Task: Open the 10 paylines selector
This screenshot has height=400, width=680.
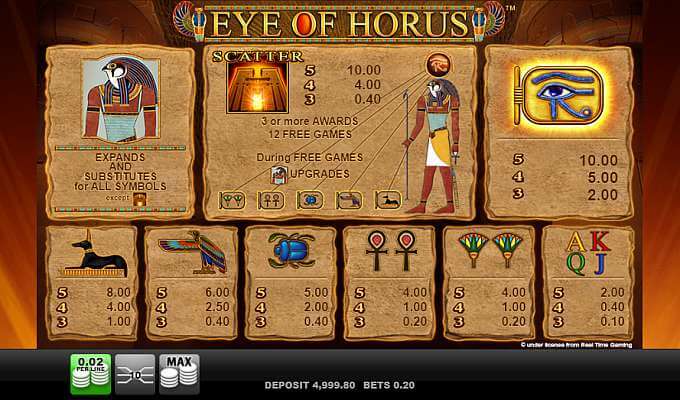Action: [135, 373]
